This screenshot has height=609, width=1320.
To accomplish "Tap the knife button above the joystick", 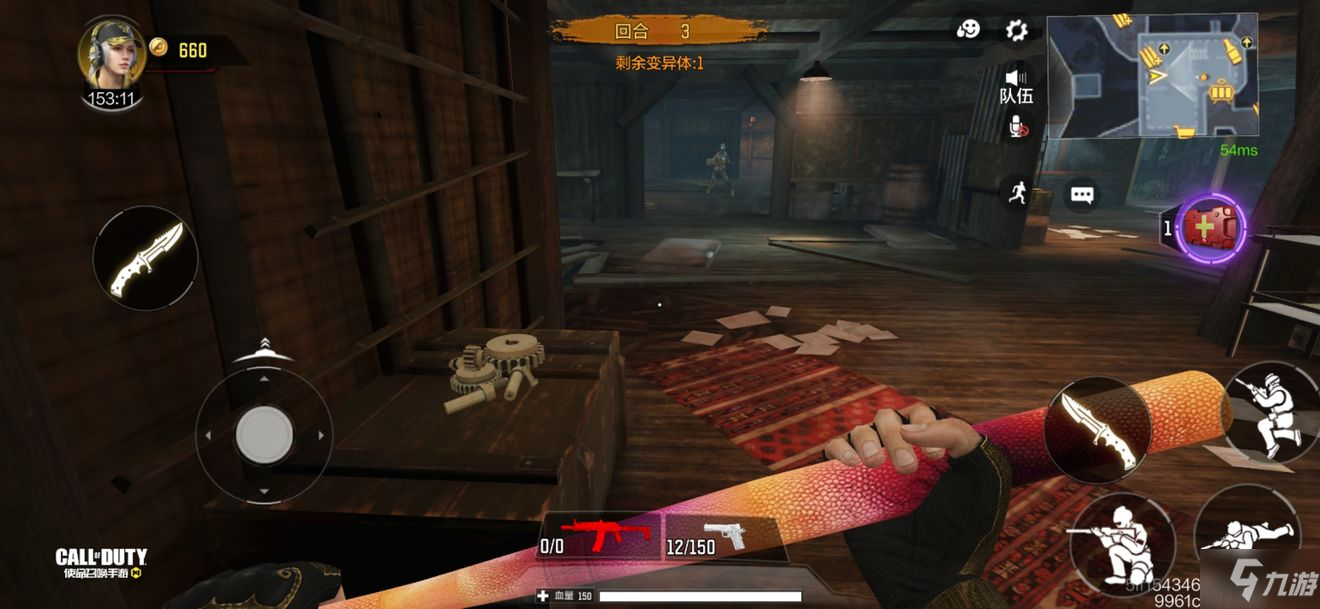I will tap(145, 258).
